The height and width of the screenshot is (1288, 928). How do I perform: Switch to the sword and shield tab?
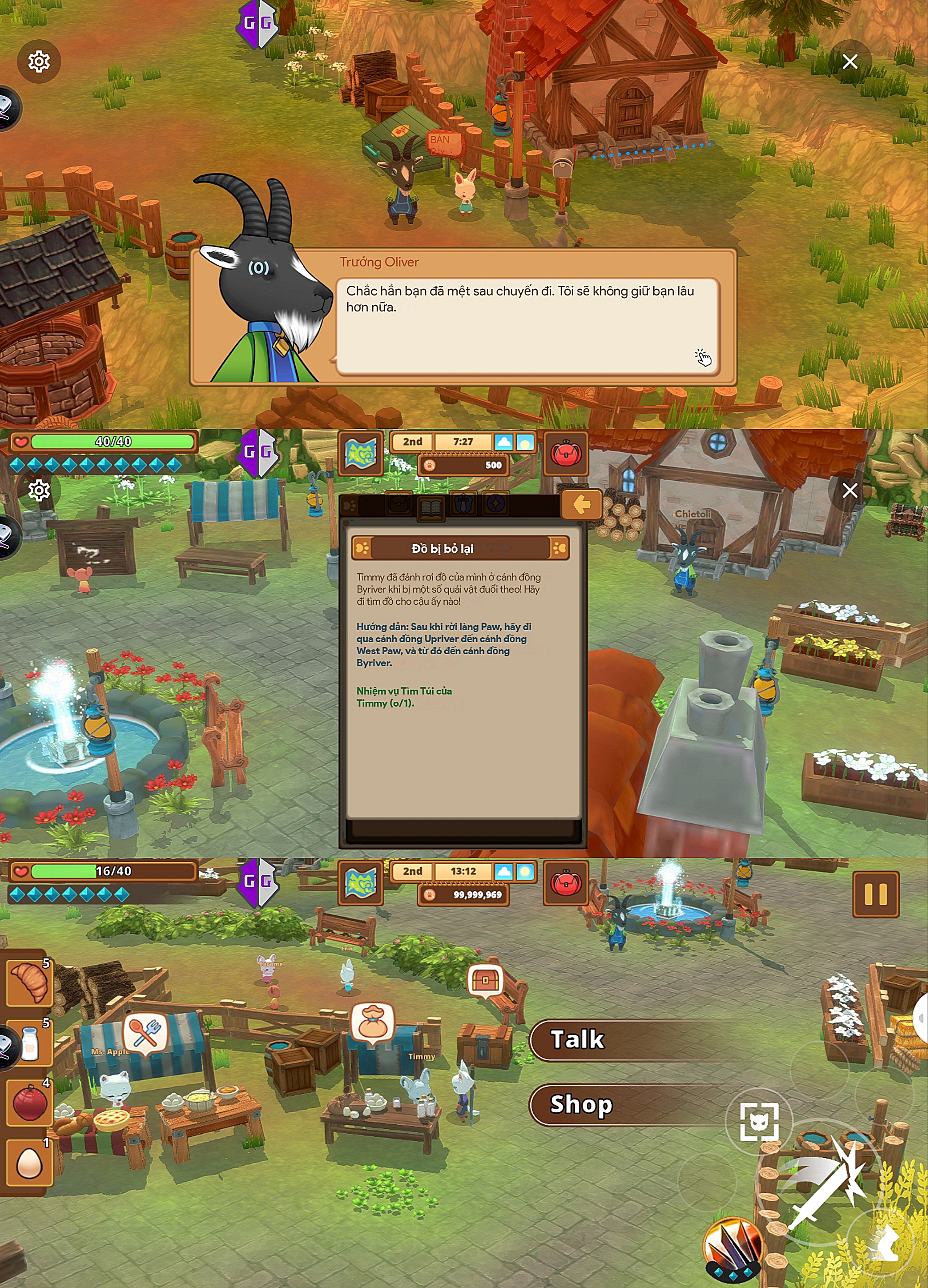point(464,504)
